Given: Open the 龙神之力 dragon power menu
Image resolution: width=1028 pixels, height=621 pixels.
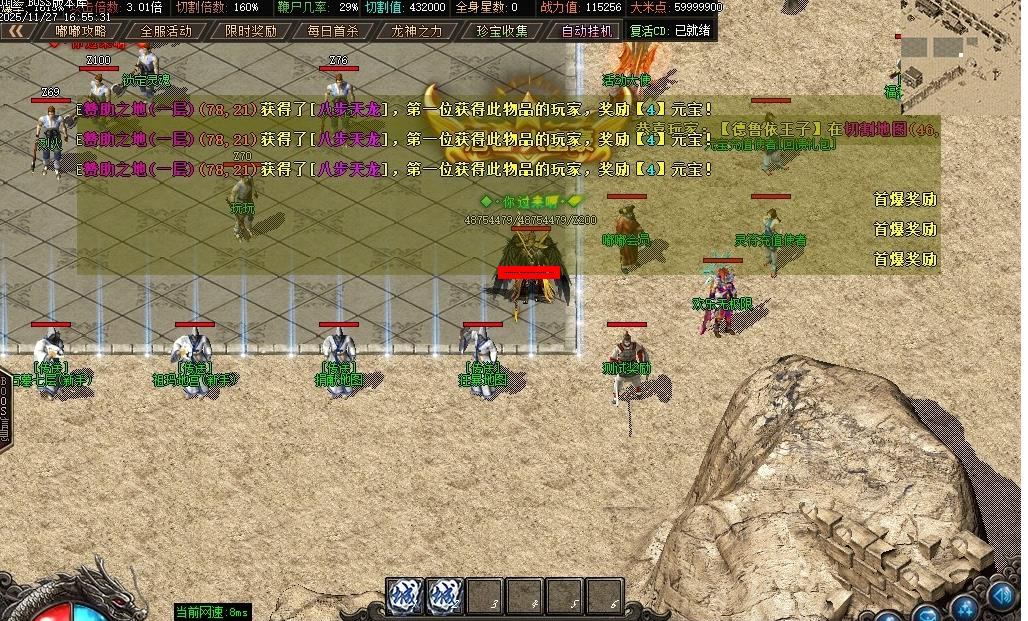Looking at the screenshot, I should click(416, 31).
